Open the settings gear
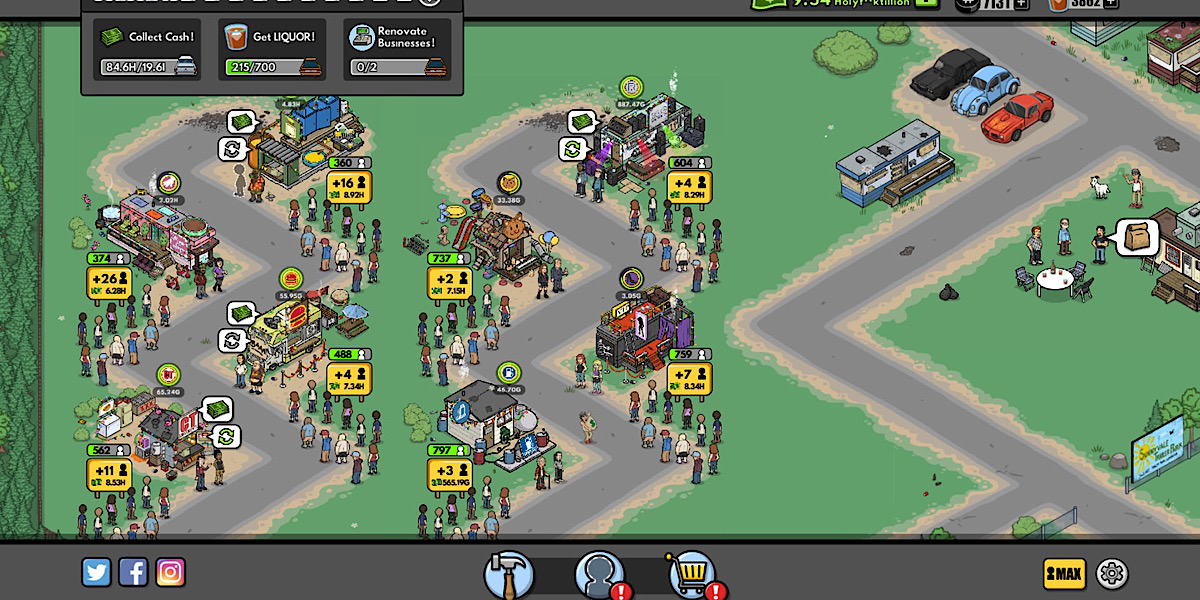The height and width of the screenshot is (600, 1200). point(1112,573)
